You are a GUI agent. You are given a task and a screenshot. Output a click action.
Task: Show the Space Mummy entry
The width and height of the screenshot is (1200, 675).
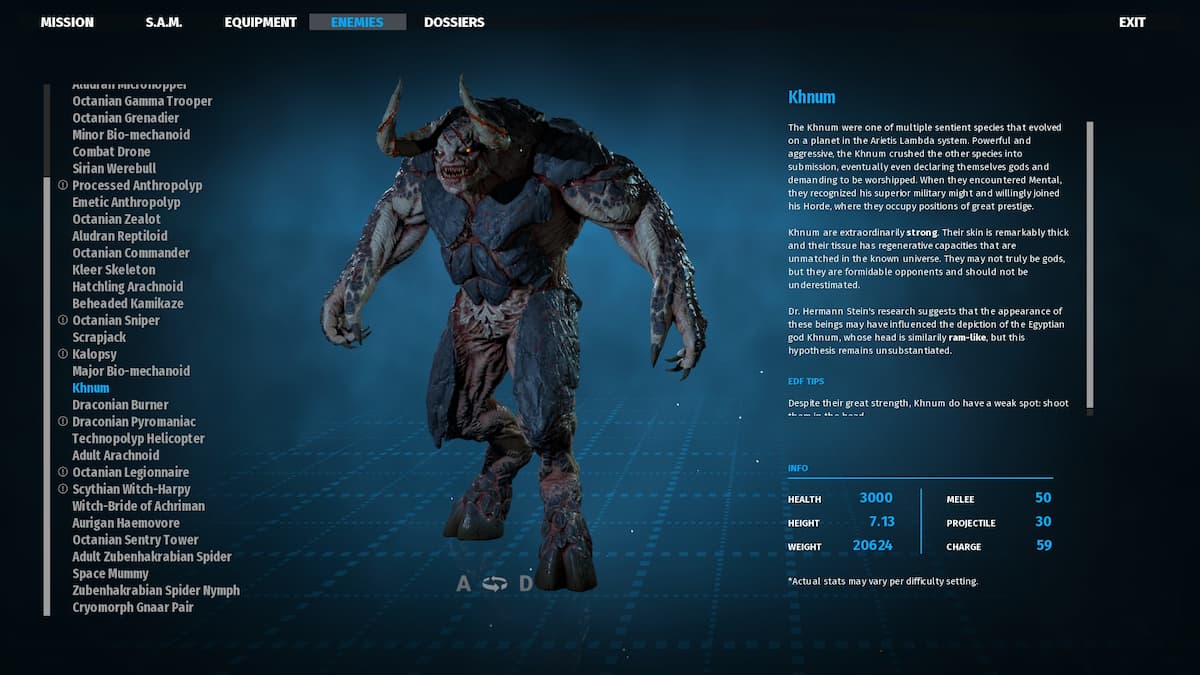coord(110,573)
